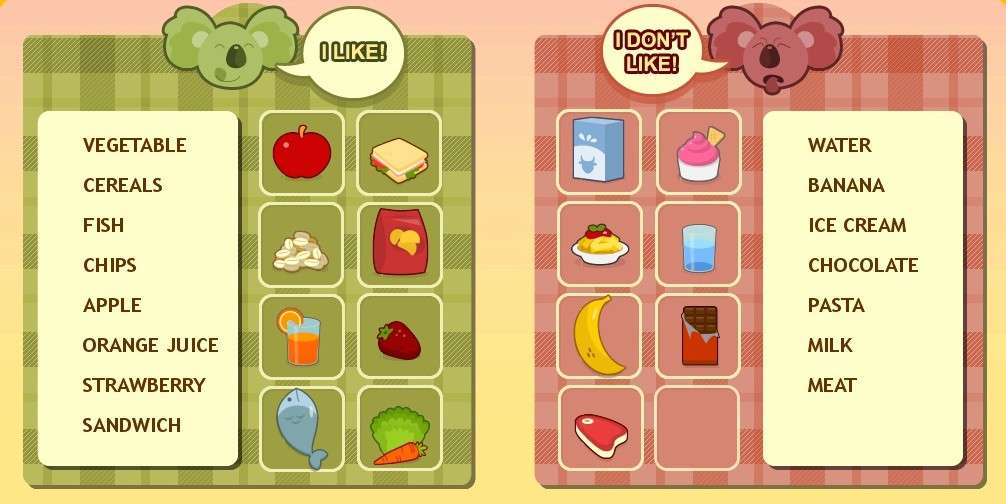Screen dimensions: 1006x504
Task: Select the word STRAWBERRY
Action: coord(144,386)
